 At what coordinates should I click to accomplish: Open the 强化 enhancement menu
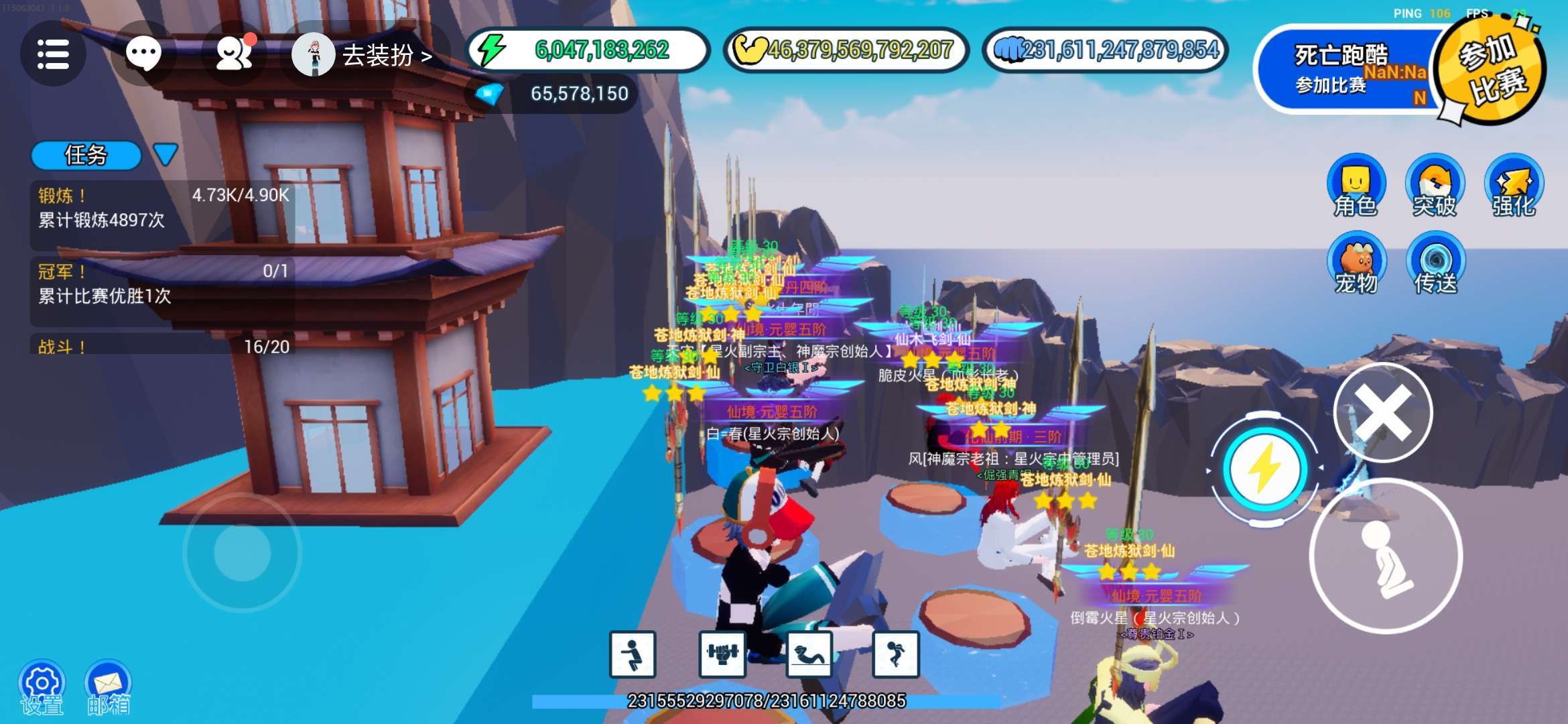[x=1514, y=186]
